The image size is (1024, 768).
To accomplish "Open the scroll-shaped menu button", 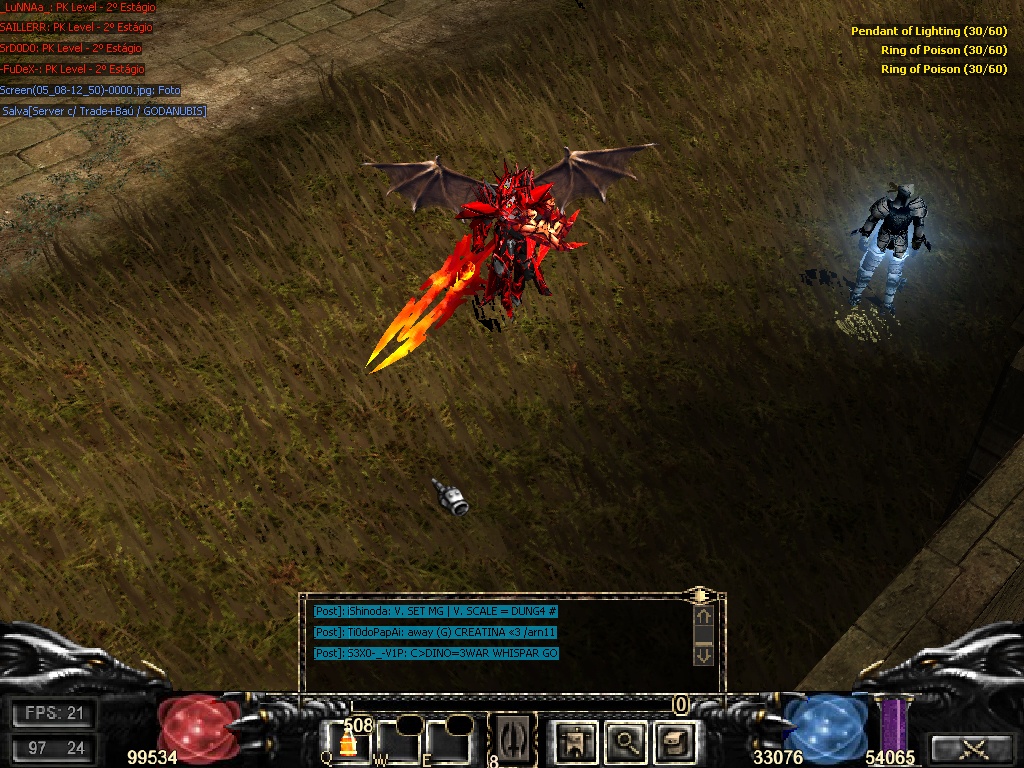I will click(675, 741).
